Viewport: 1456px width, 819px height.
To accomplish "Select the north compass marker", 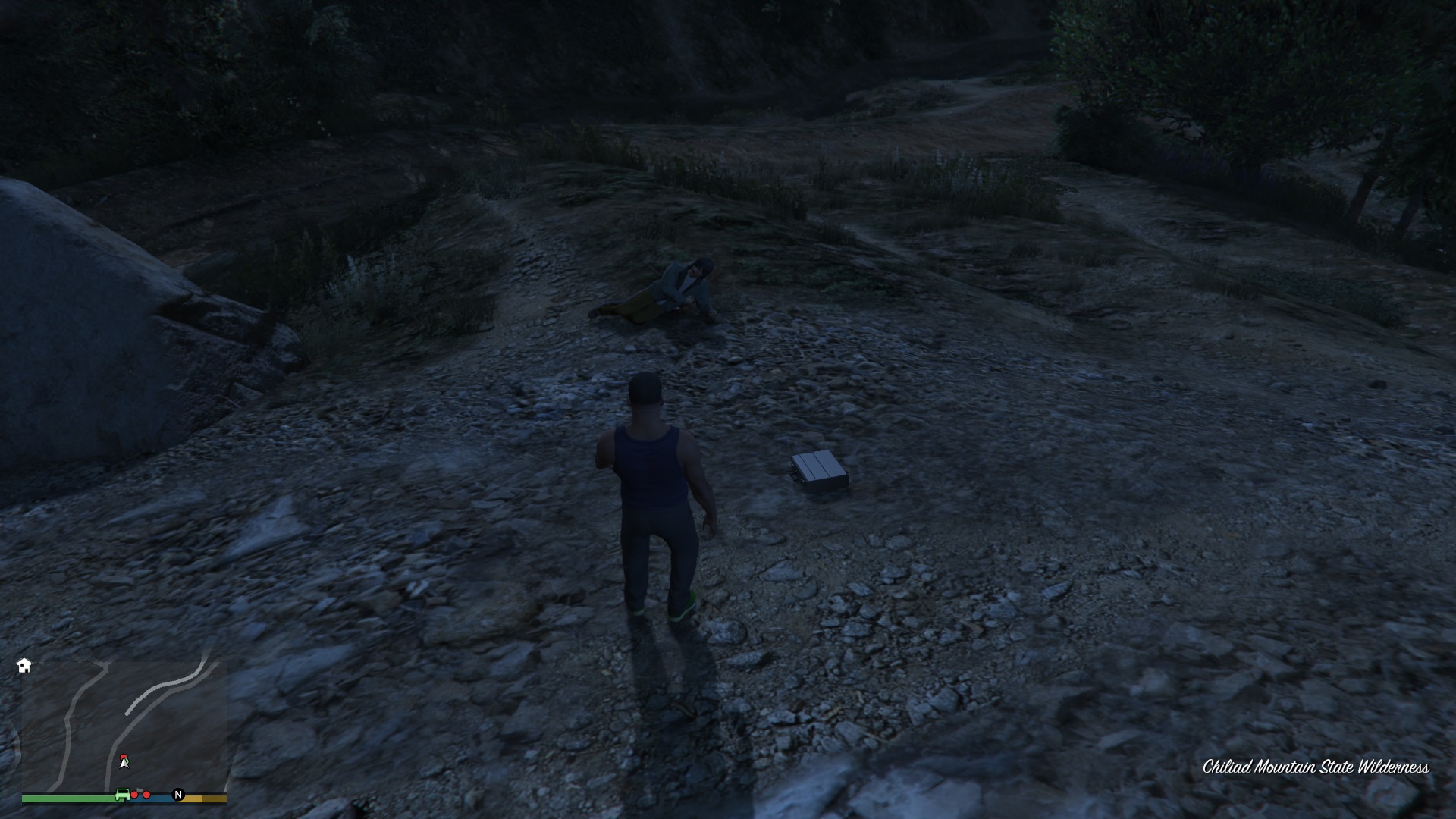I will [178, 795].
